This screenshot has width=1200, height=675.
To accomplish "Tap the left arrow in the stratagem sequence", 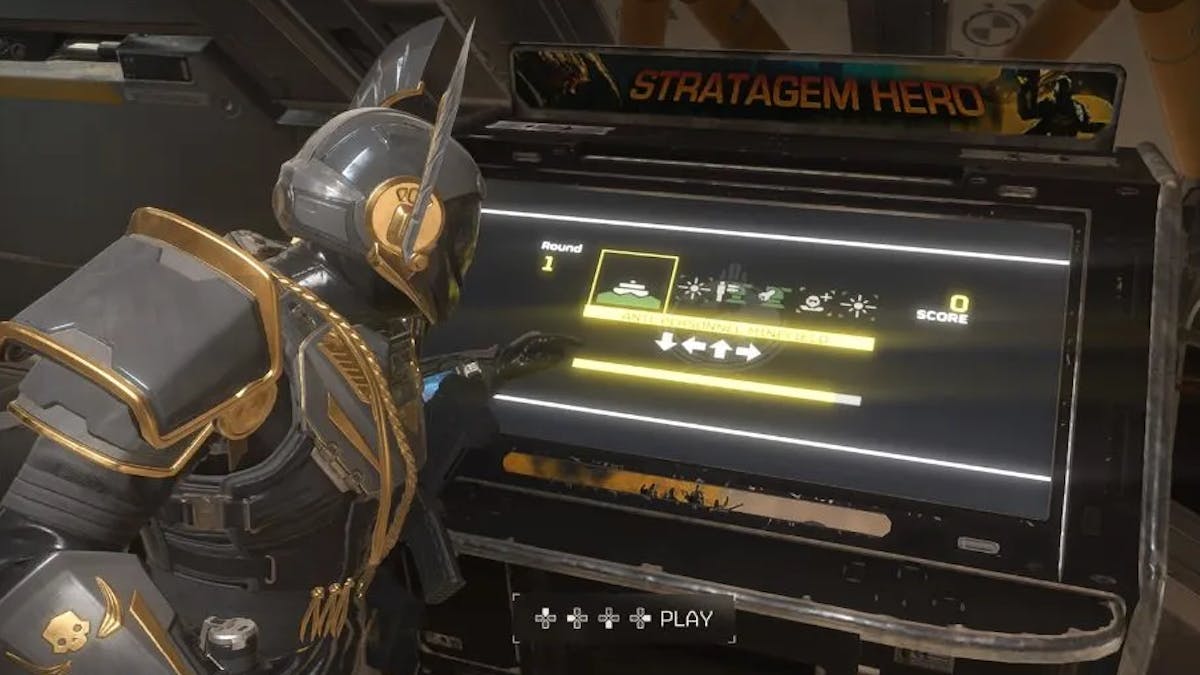I will coord(693,347).
